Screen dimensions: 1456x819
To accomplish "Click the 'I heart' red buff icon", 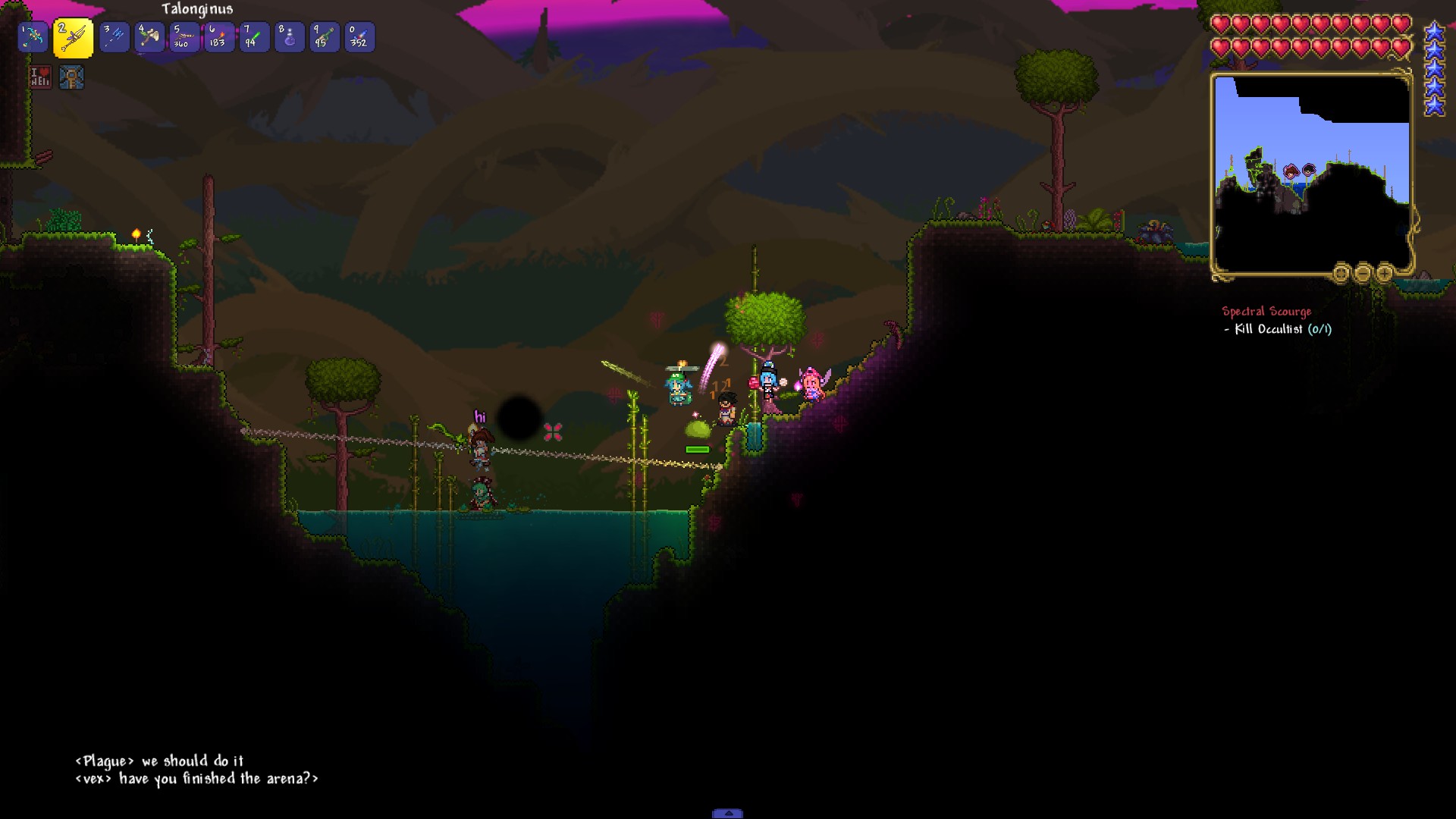I will click(x=40, y=77).
